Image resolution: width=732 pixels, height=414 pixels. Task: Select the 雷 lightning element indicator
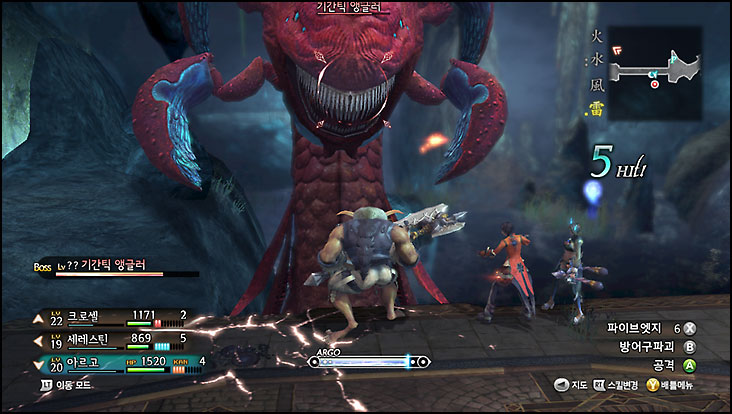pos(595,103)
